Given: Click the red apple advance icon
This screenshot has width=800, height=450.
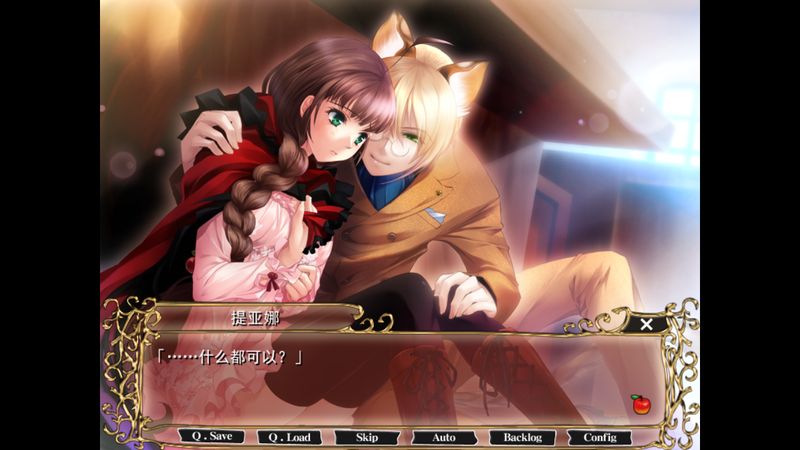Looking at the screenshot, I should (639, 404).
